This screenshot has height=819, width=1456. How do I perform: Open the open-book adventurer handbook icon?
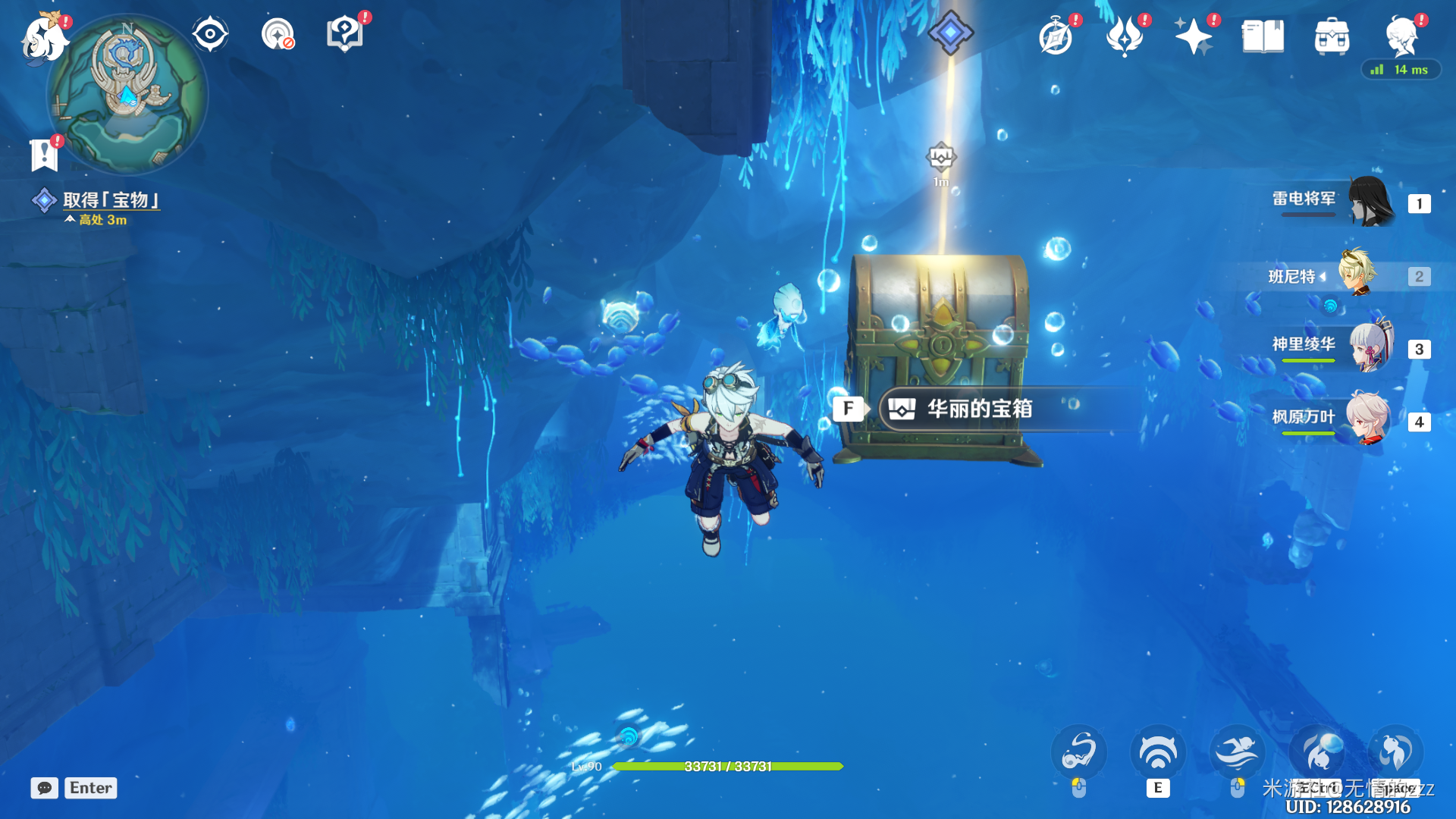pyautogui.click(x=1263, y=36)
